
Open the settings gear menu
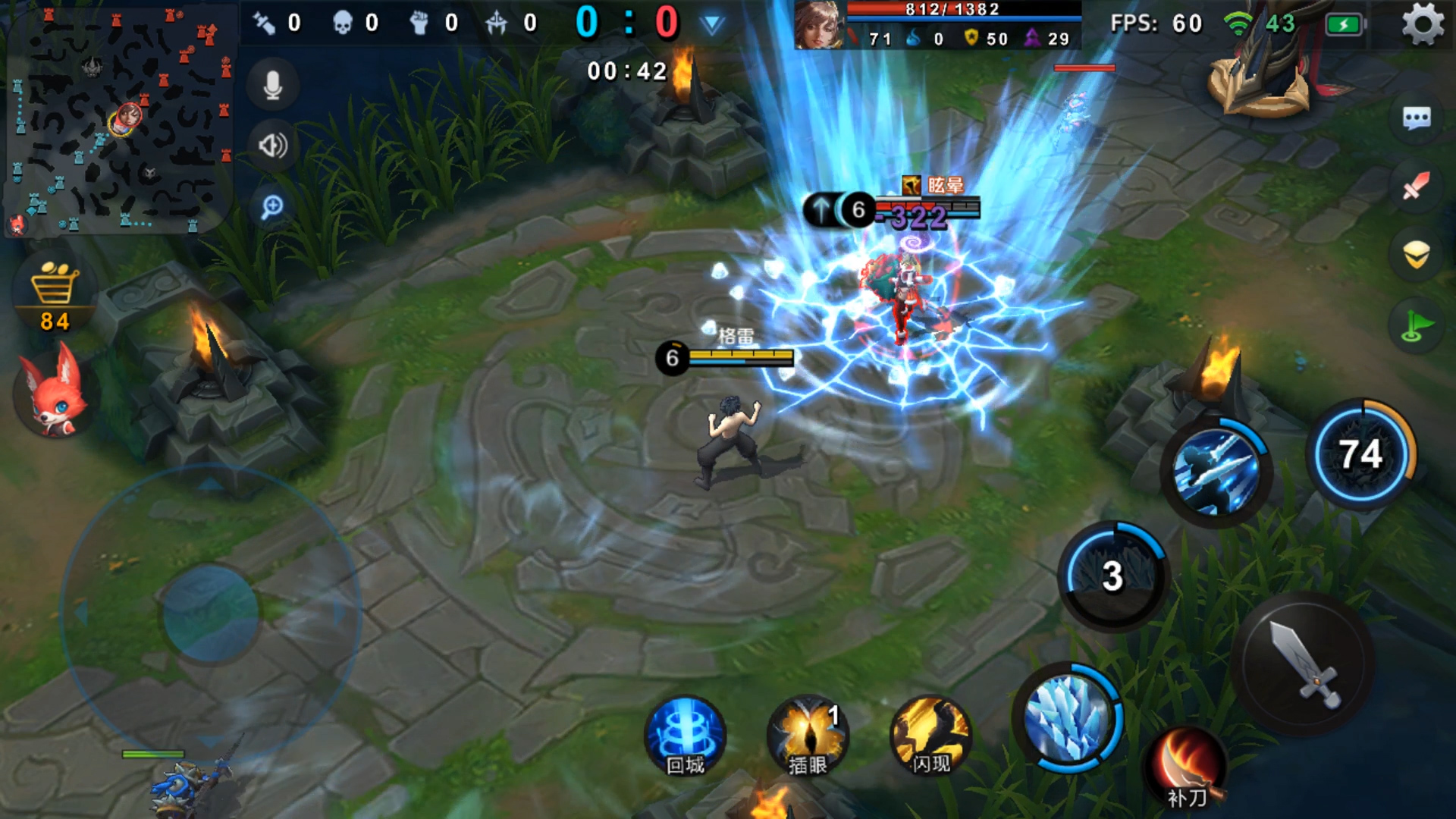tap(1423, 24)
